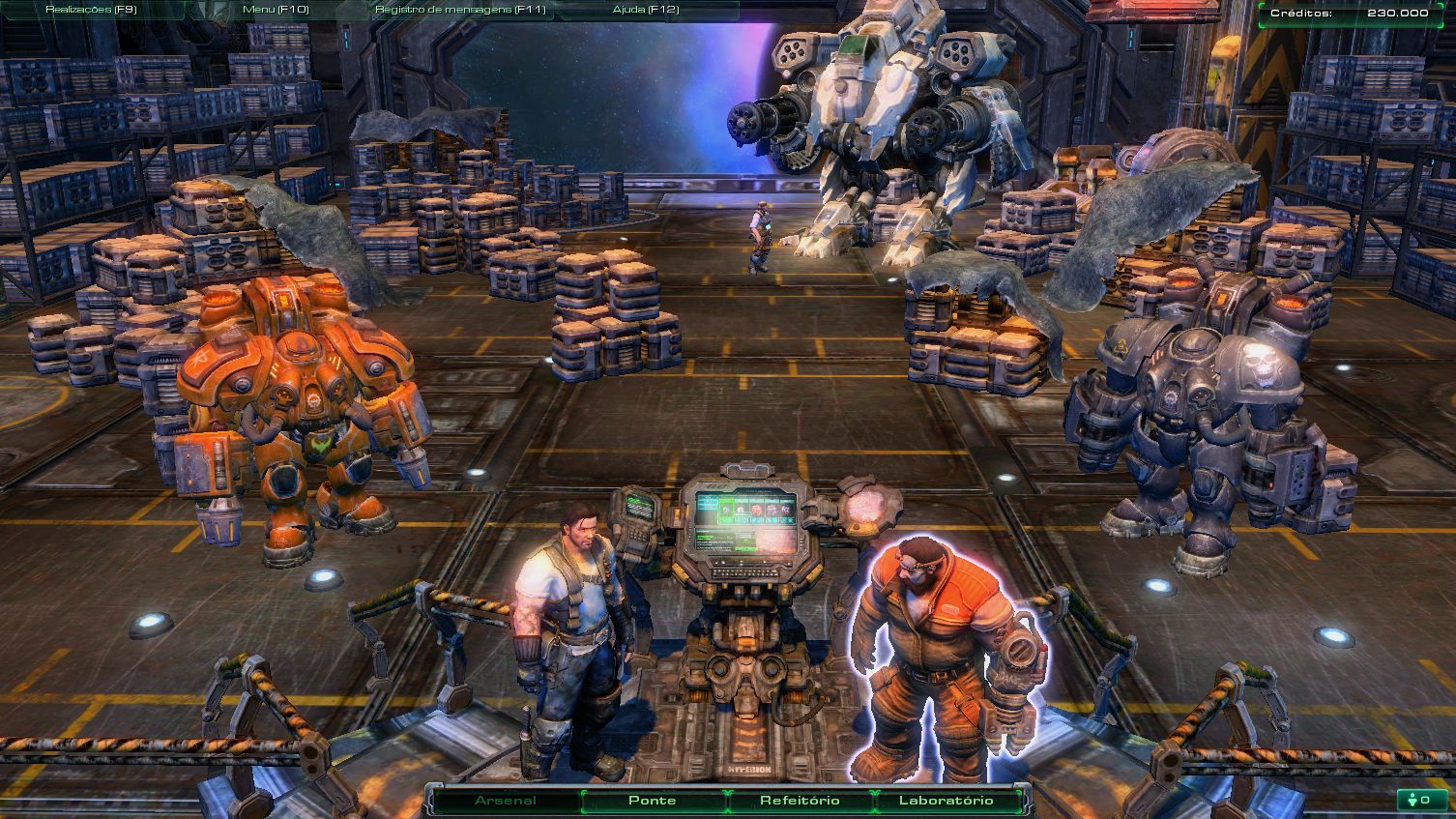The height and width of the screenshot is (819, 1456).
Task: Select the Arsenal location tab
Action: tap(506, 801)
